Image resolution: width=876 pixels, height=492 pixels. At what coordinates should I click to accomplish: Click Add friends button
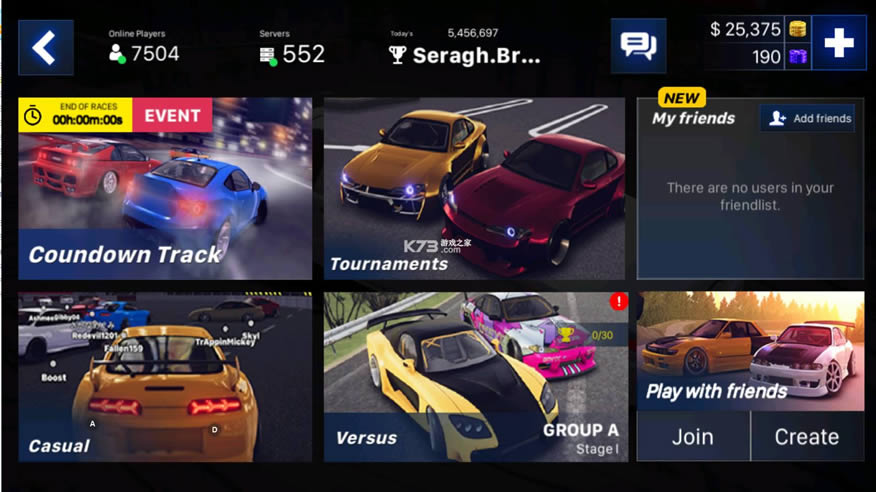pos(808,118)
